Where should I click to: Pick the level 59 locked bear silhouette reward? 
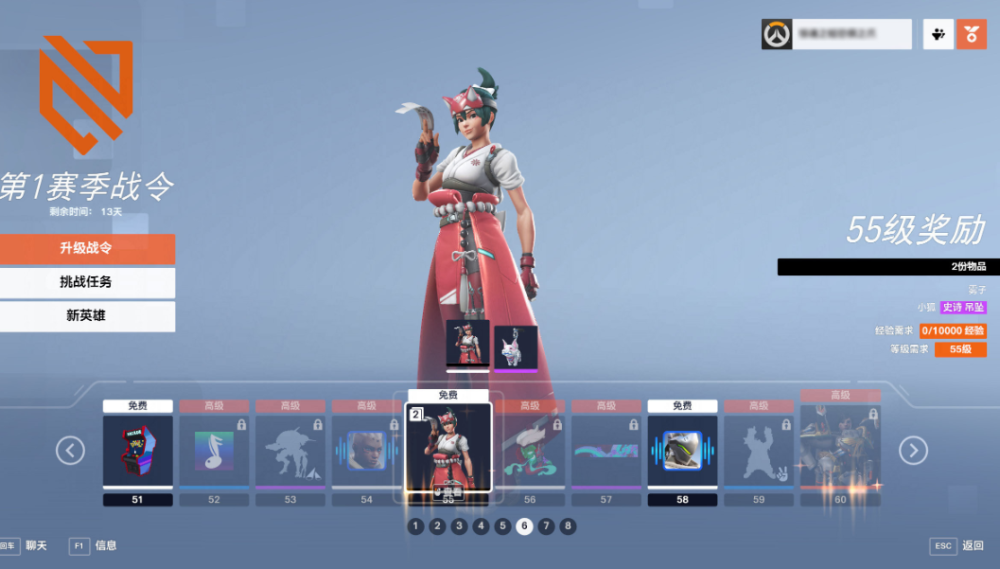pos(758,451)
